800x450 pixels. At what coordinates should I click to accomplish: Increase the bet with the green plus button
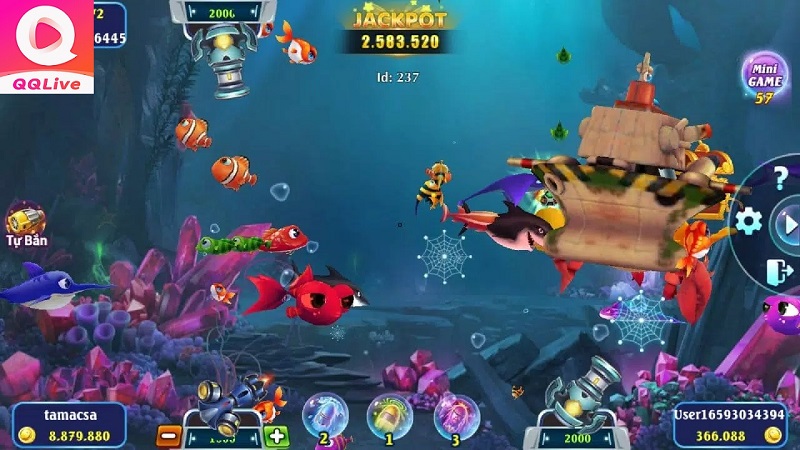tap(277, 436)
